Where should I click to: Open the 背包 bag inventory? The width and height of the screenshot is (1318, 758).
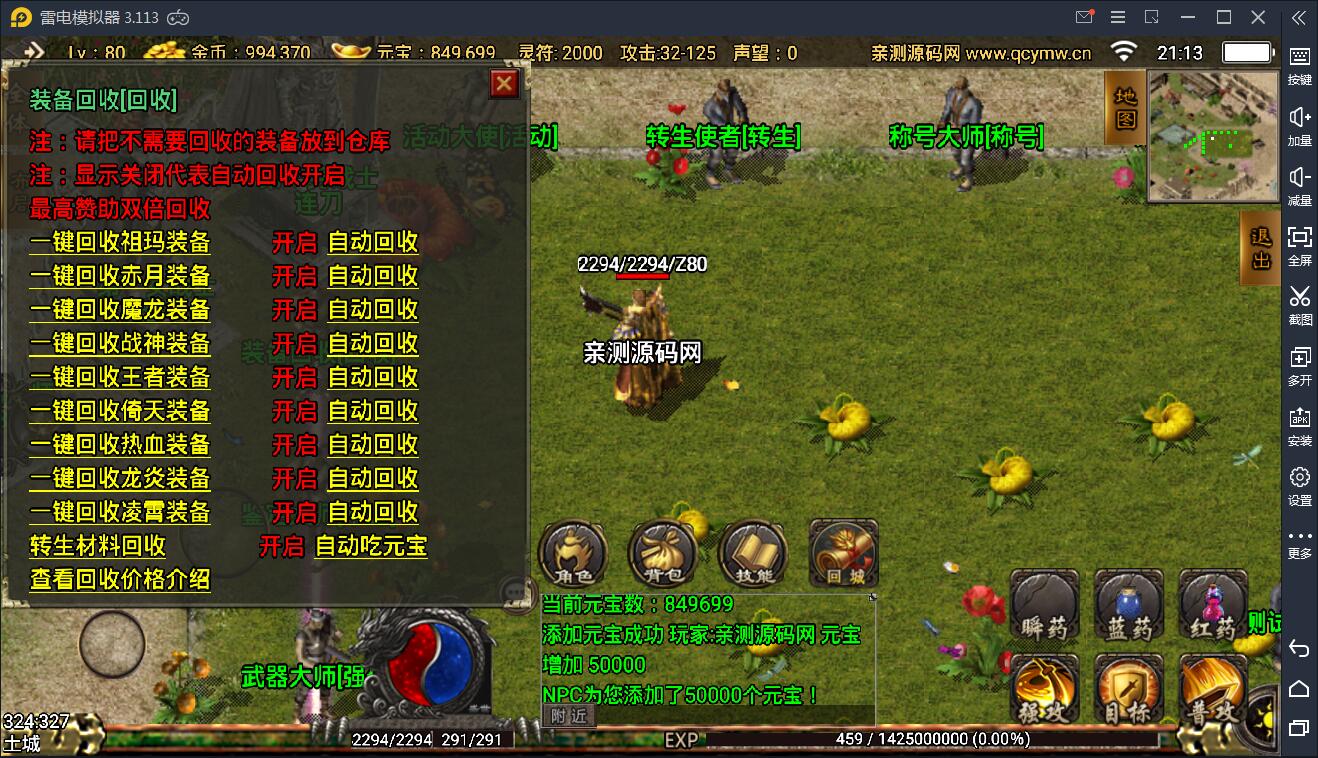(662, 553)
